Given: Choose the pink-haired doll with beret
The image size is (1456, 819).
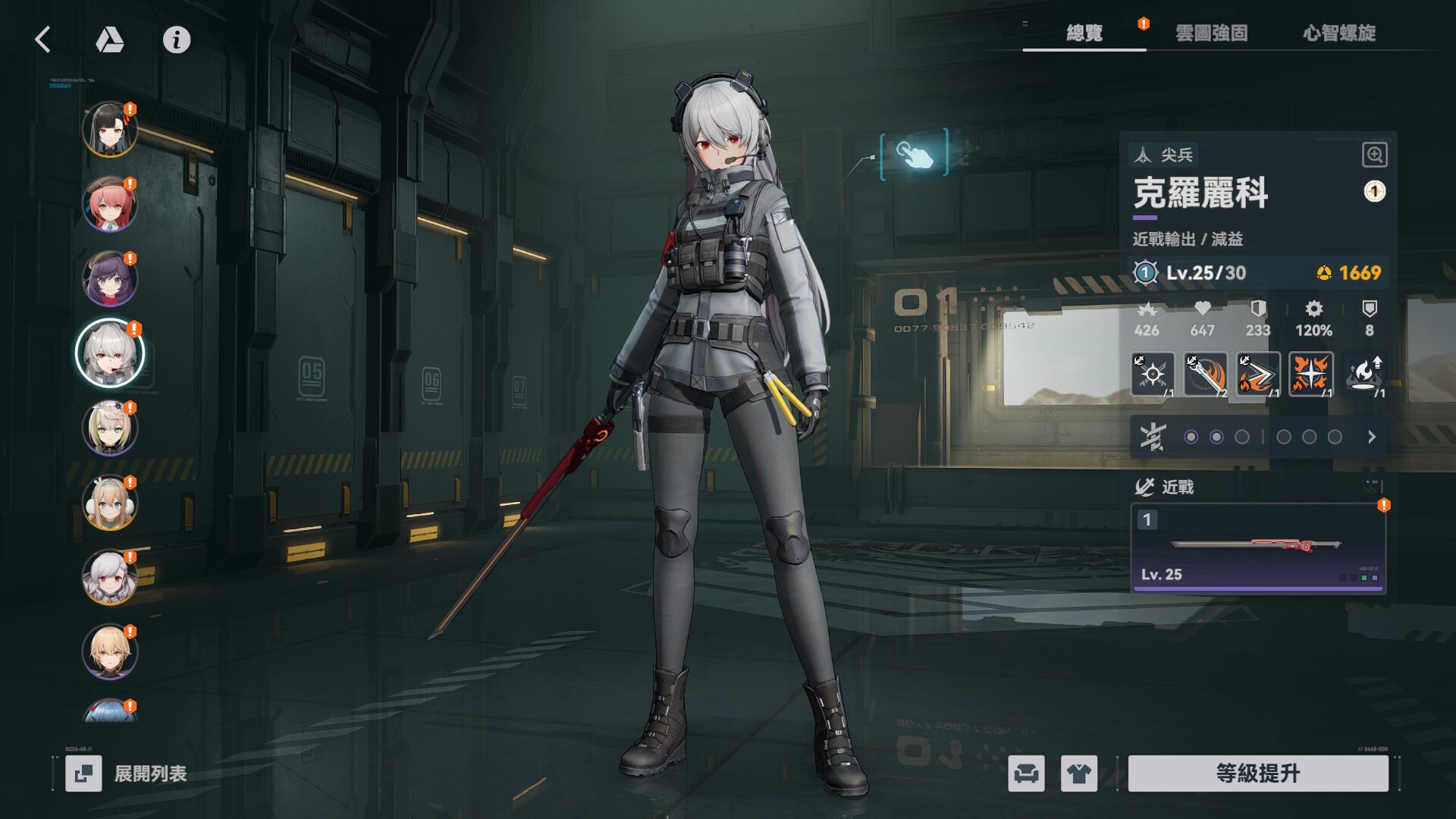Looking at the screenshot, I should click(110, 204).
